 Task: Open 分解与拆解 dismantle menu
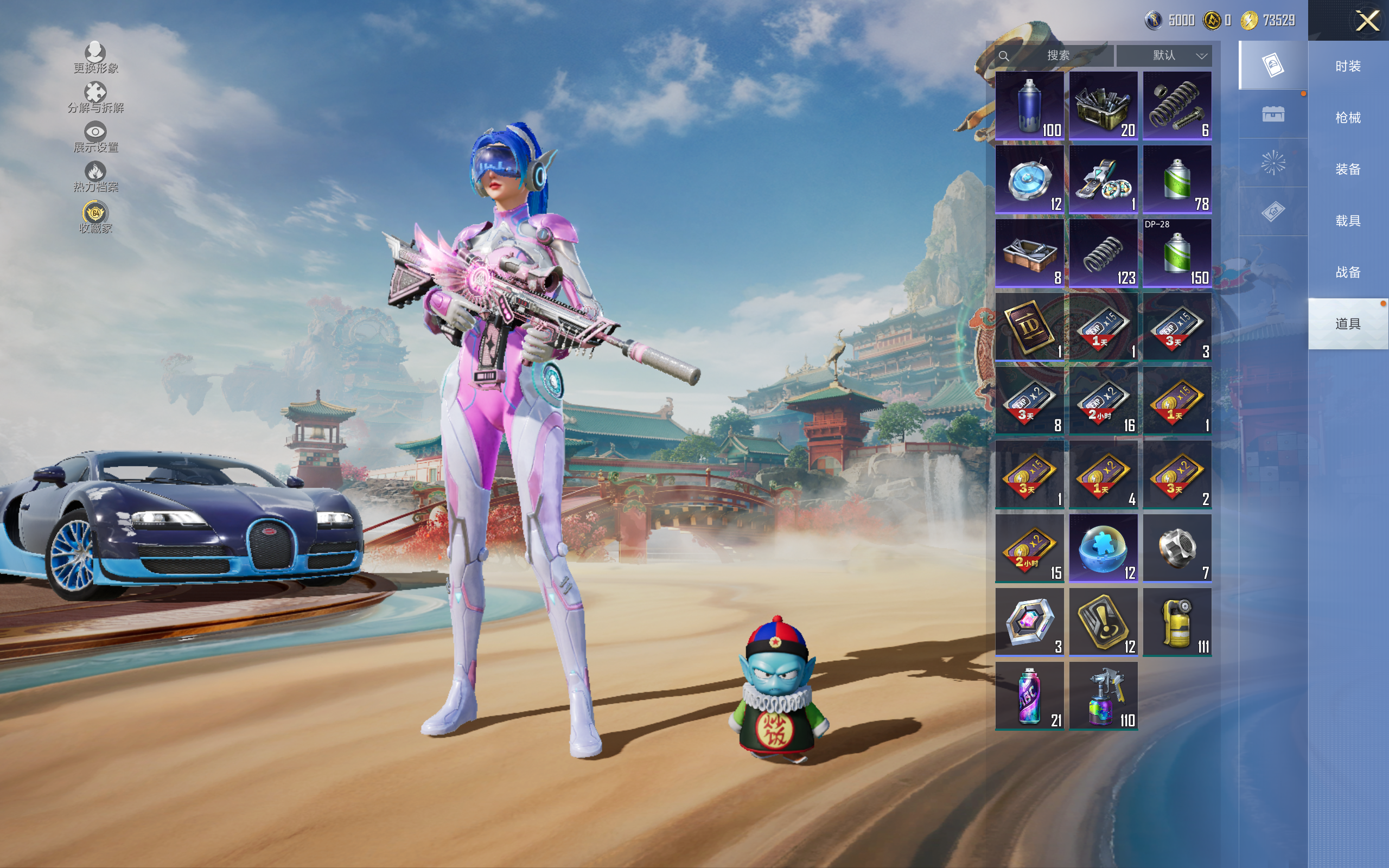[95, 97]
